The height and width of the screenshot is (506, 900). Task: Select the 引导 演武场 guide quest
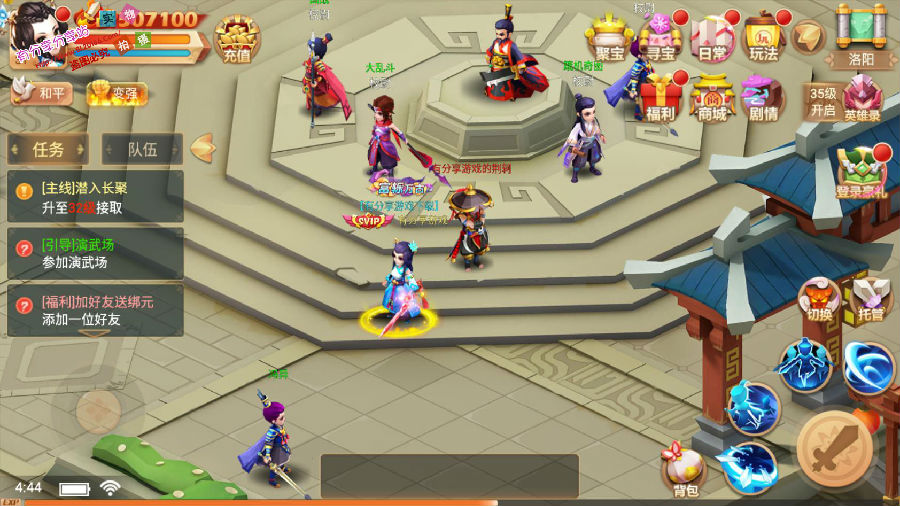pyautogui.click(x=96, y=254)
